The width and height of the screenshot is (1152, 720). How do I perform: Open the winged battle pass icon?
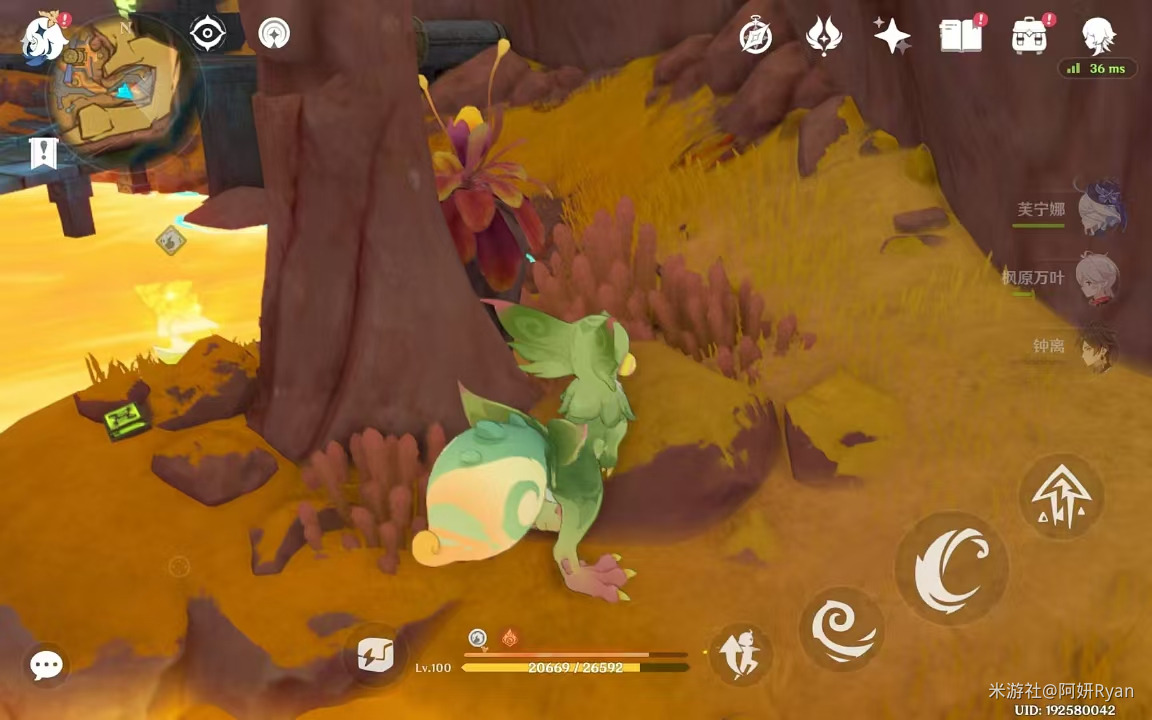(822, 37)
